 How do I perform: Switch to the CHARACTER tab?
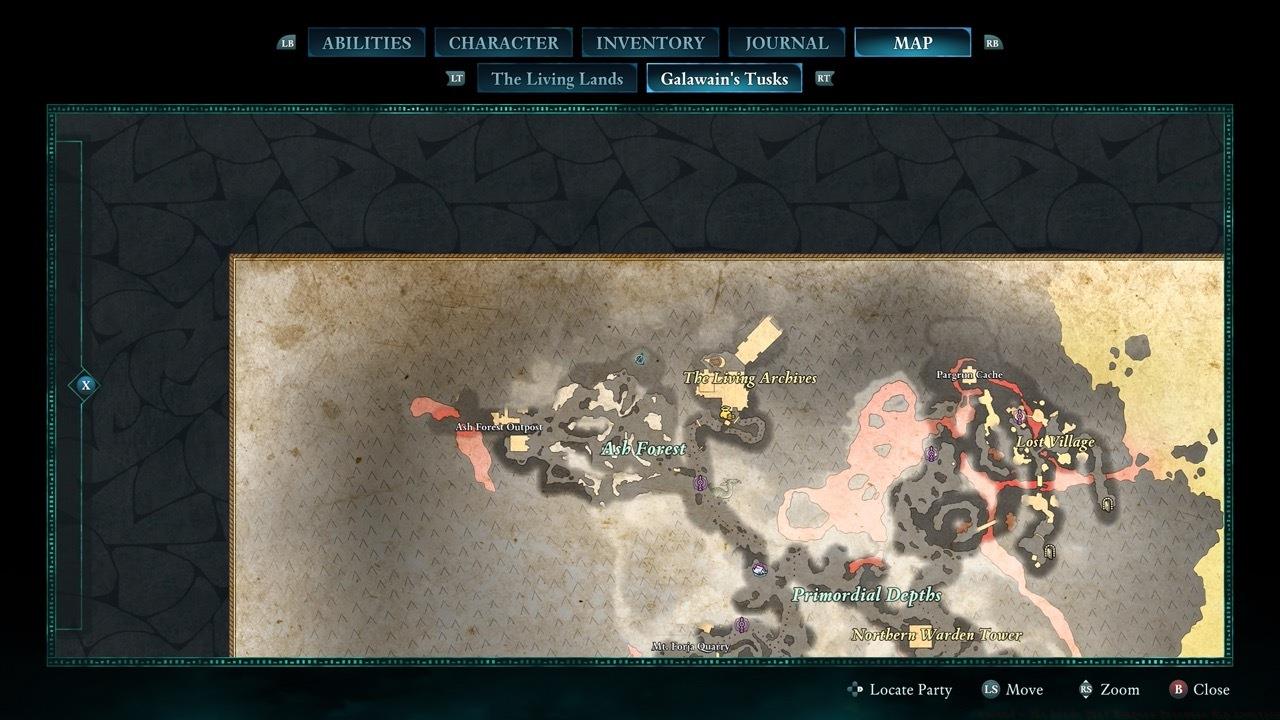[x=505, y=42]
